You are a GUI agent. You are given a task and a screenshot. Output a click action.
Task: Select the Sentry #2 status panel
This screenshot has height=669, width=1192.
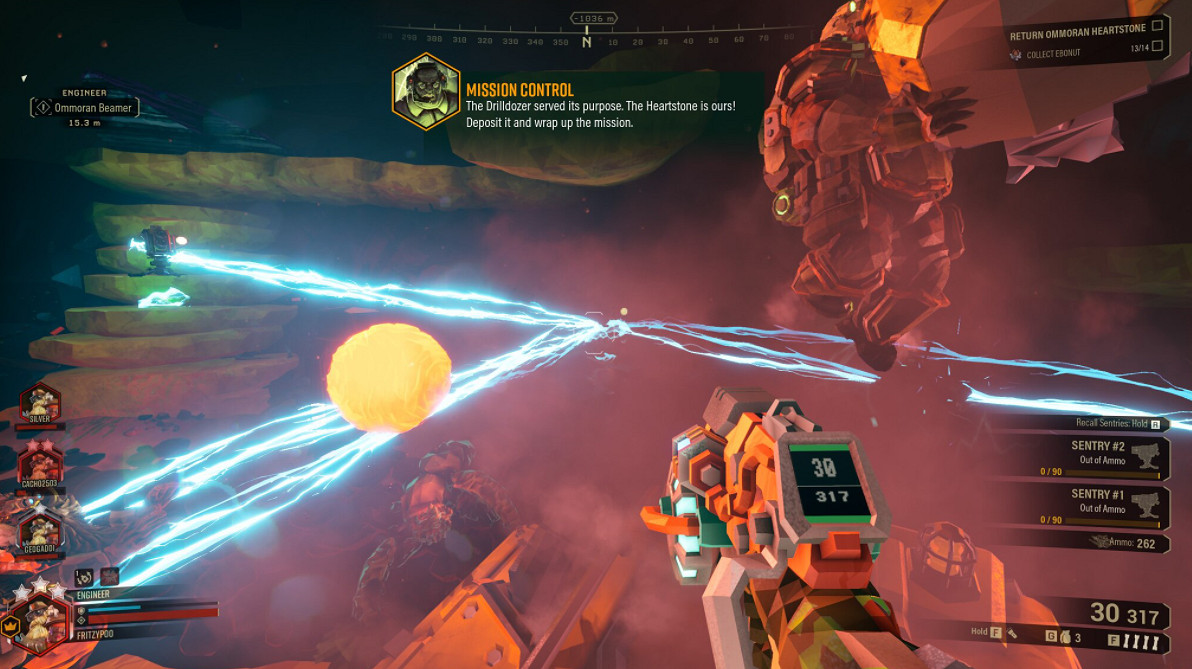tap(1098, 456)
